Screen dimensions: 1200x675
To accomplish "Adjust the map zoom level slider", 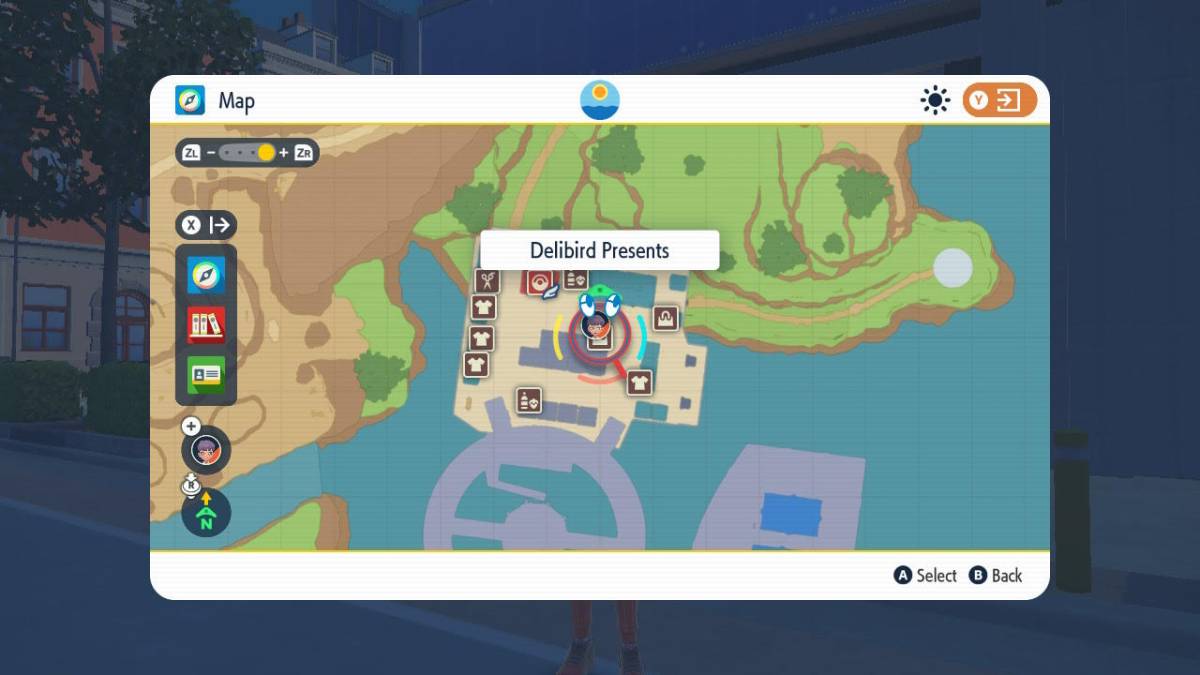I will [x=248, y=153].
